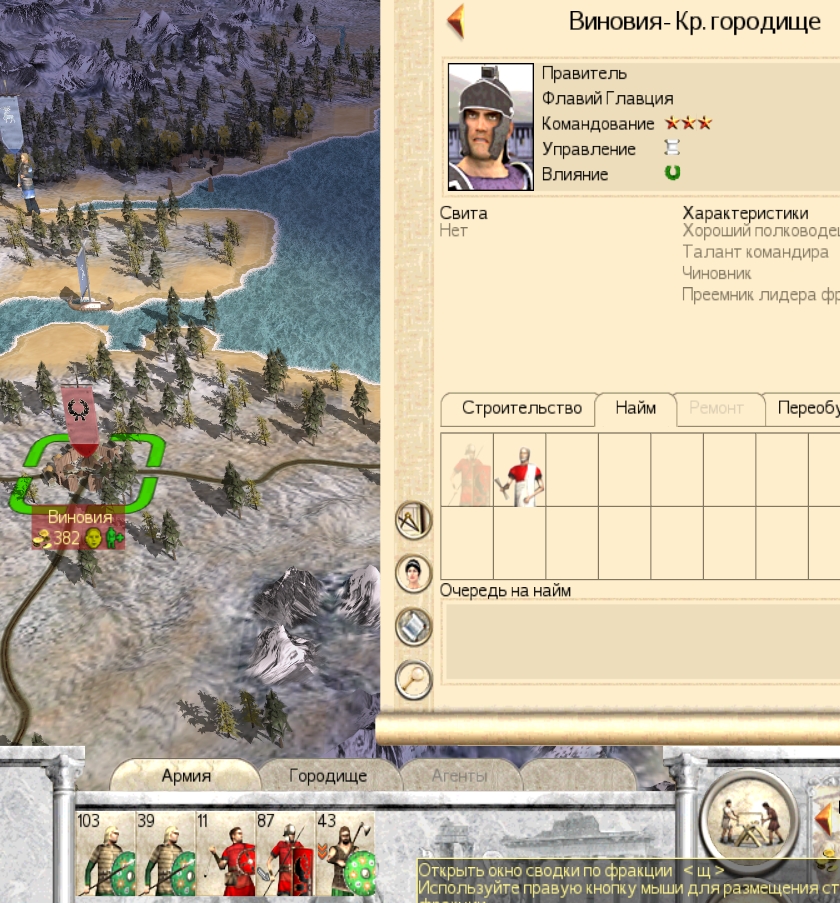Screen dimensions: 840x903
Task: Switch to the Строительство tab
Action: [x=521, y=408]
